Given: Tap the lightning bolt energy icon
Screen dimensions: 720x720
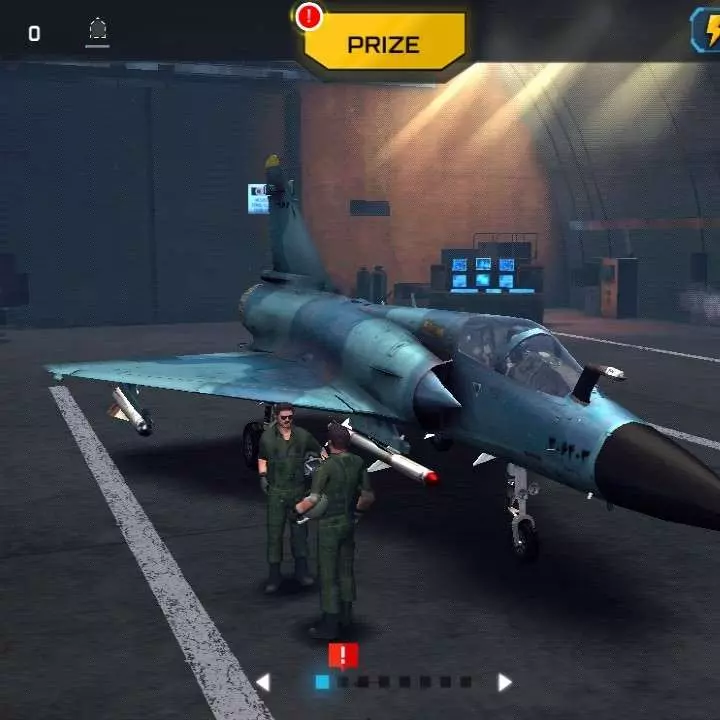Looking at the screenshot, I should point(707,30).
